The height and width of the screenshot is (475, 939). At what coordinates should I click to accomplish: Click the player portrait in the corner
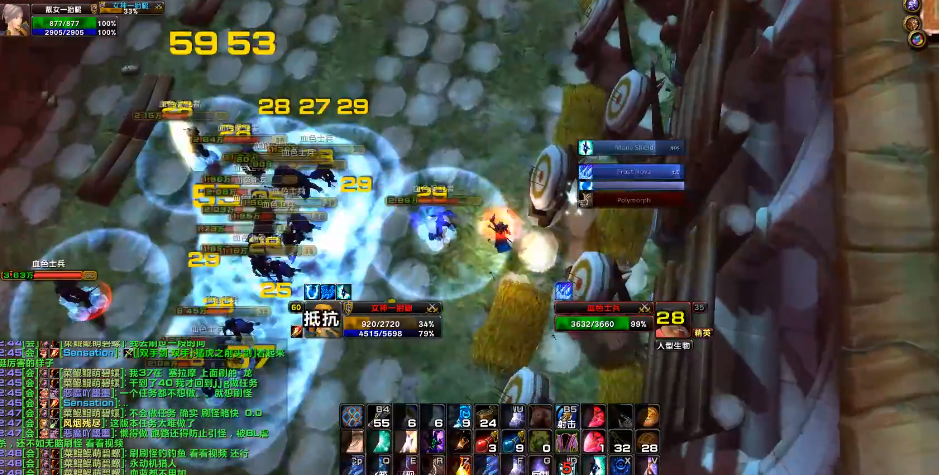tap(15, 19)
